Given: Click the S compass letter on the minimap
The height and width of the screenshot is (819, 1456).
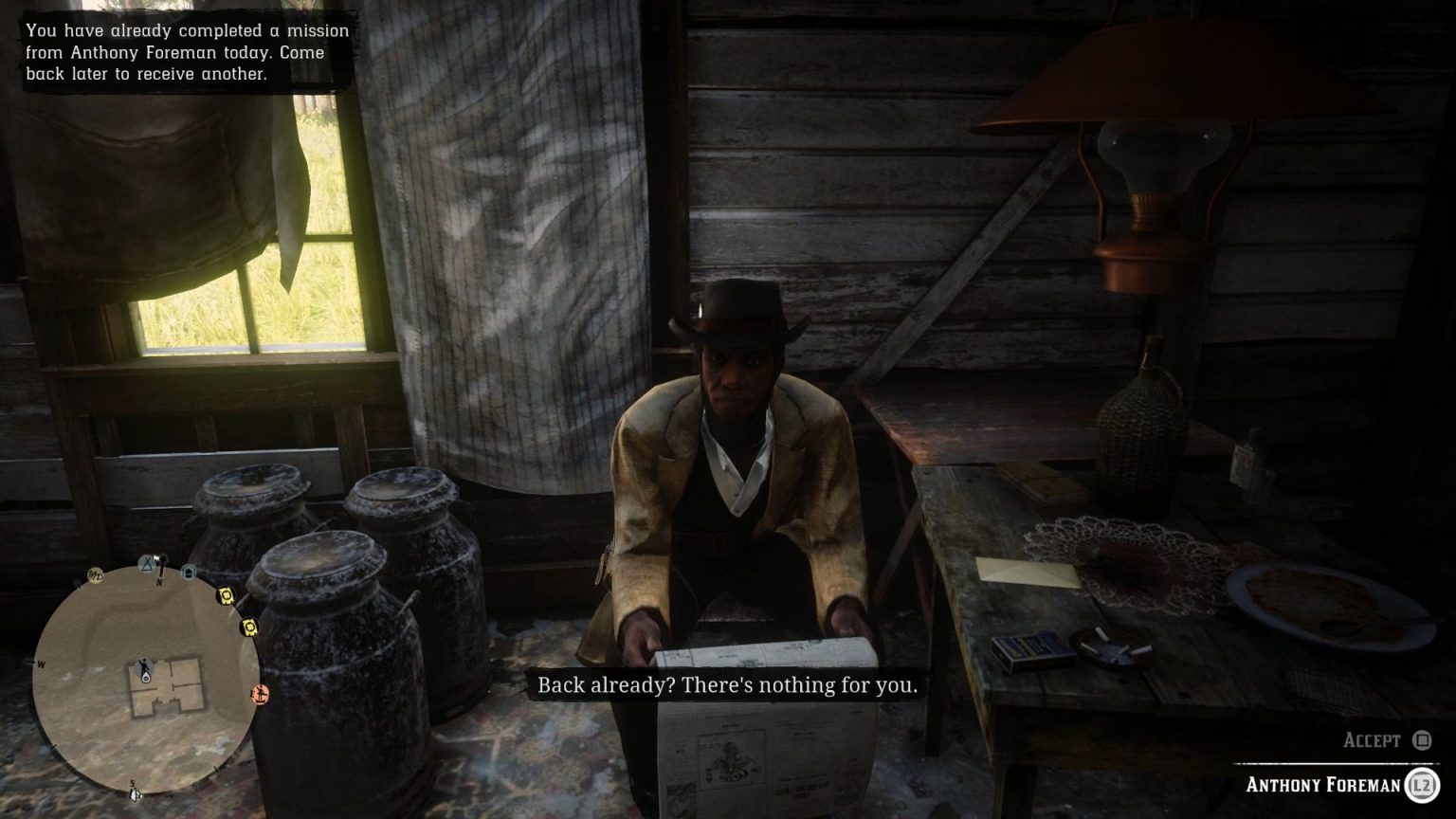Looking at the screenshot, I should 133,782.
